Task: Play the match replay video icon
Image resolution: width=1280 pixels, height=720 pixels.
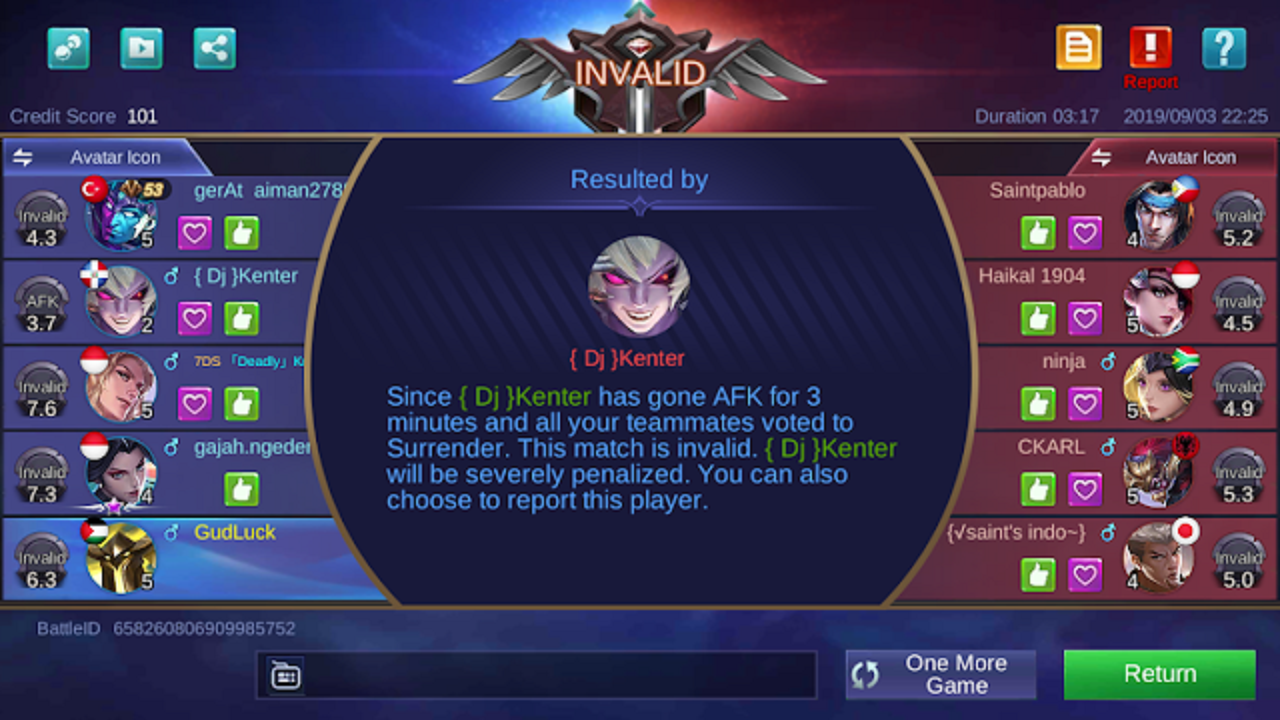Action: pyautogui.click(x=141, y=47)
